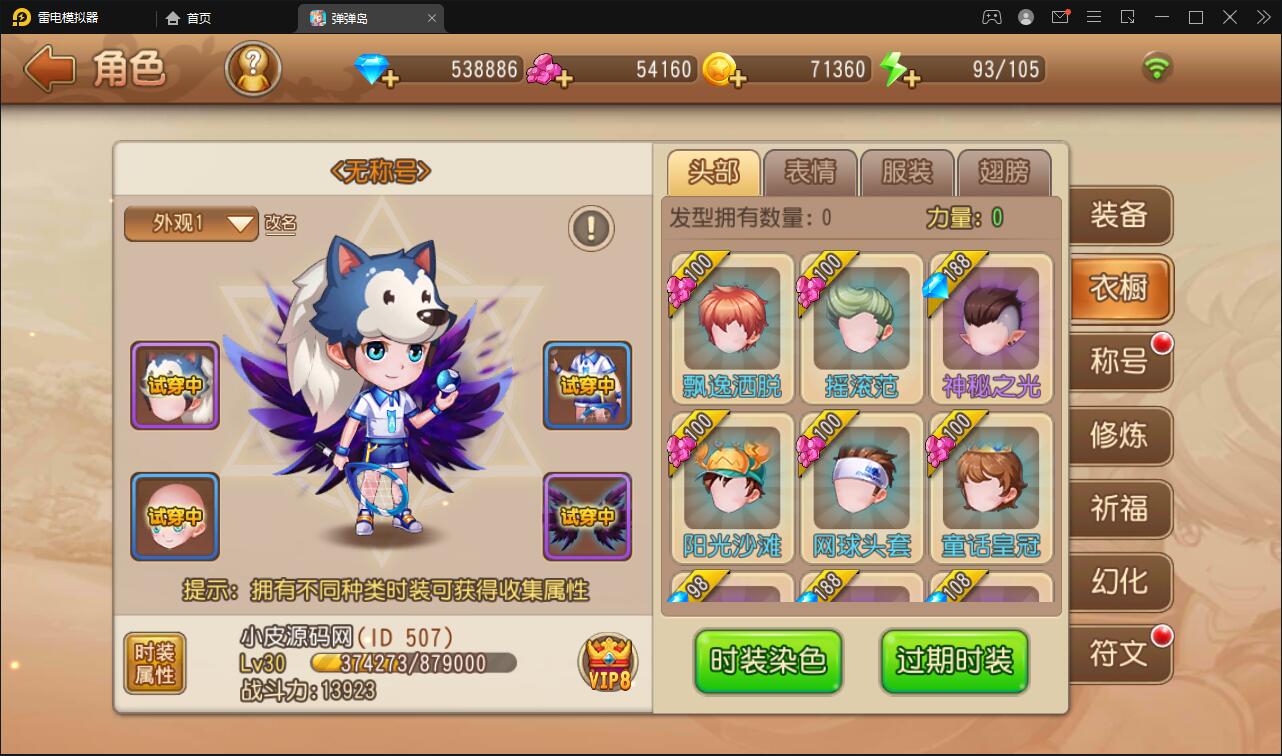Open the 服装 clothing tab
The height and width of the screenshot is (756, 1282).
point(907,172)
